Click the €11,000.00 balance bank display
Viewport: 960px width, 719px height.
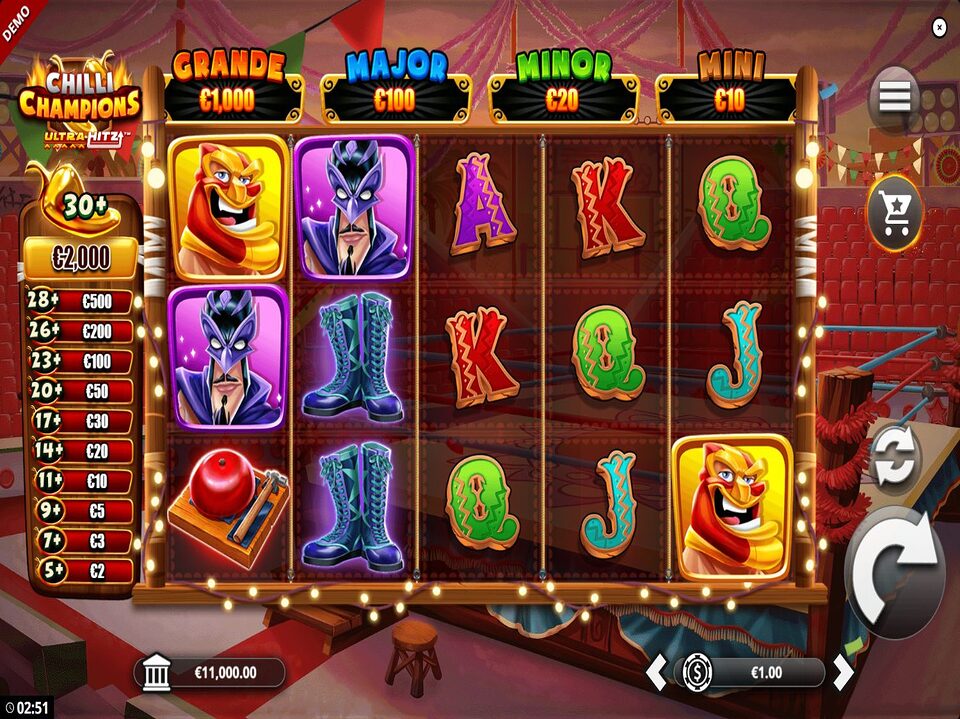[x=210, y=673]
